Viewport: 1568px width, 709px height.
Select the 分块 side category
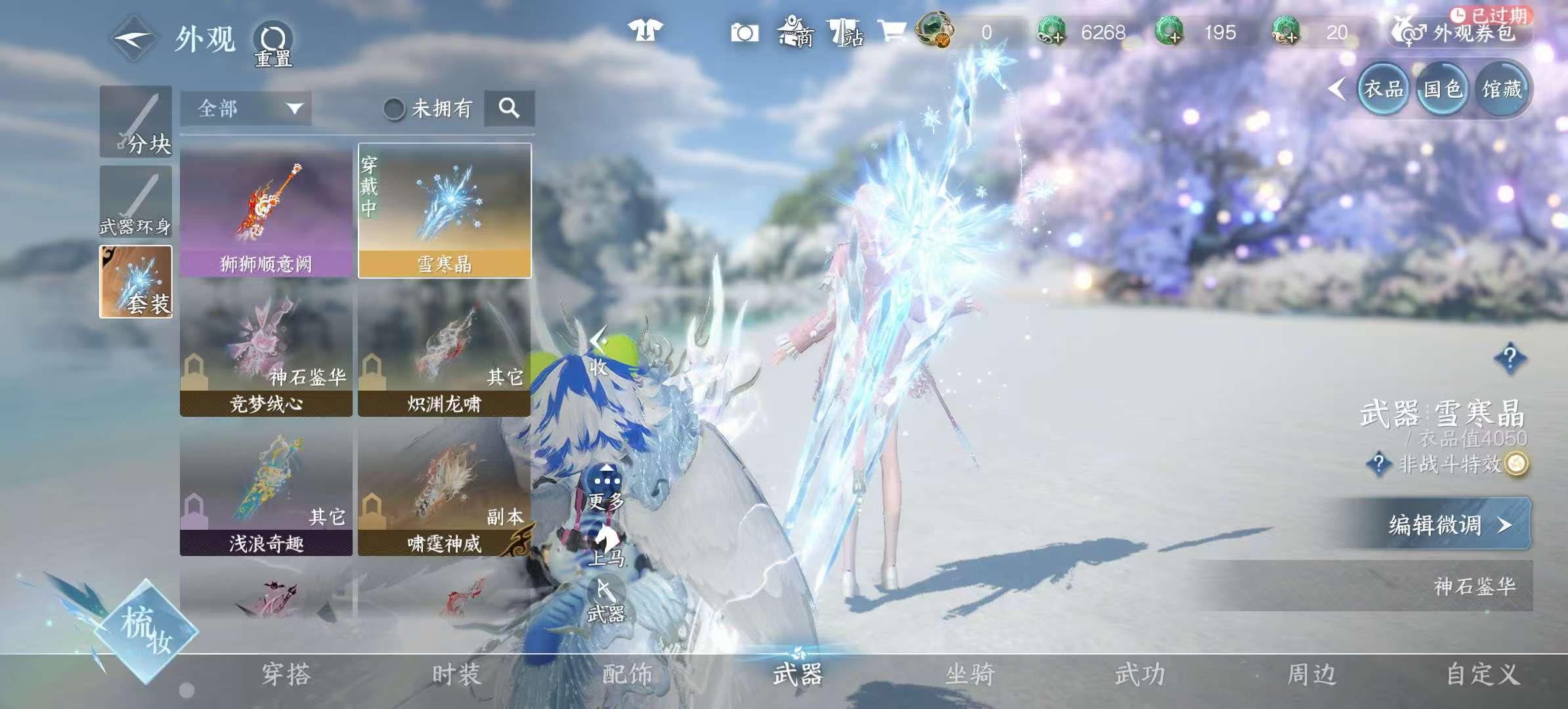(136, 122)
